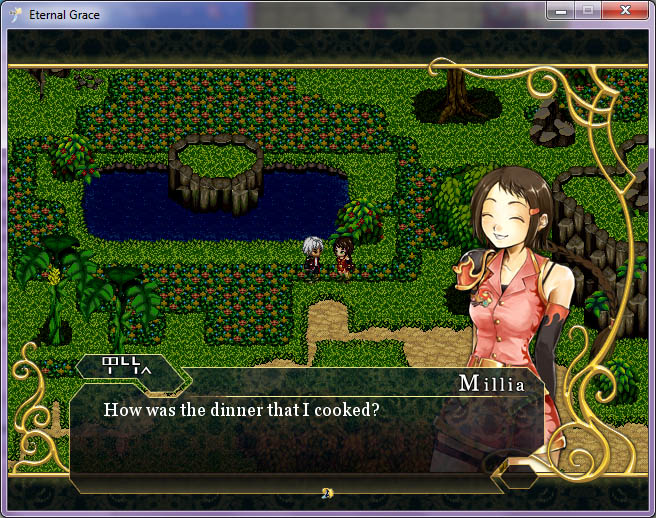Viewport: 656px width, 518px height.
Task: Close the Eternal Grace window
Action: click(625, 11)
